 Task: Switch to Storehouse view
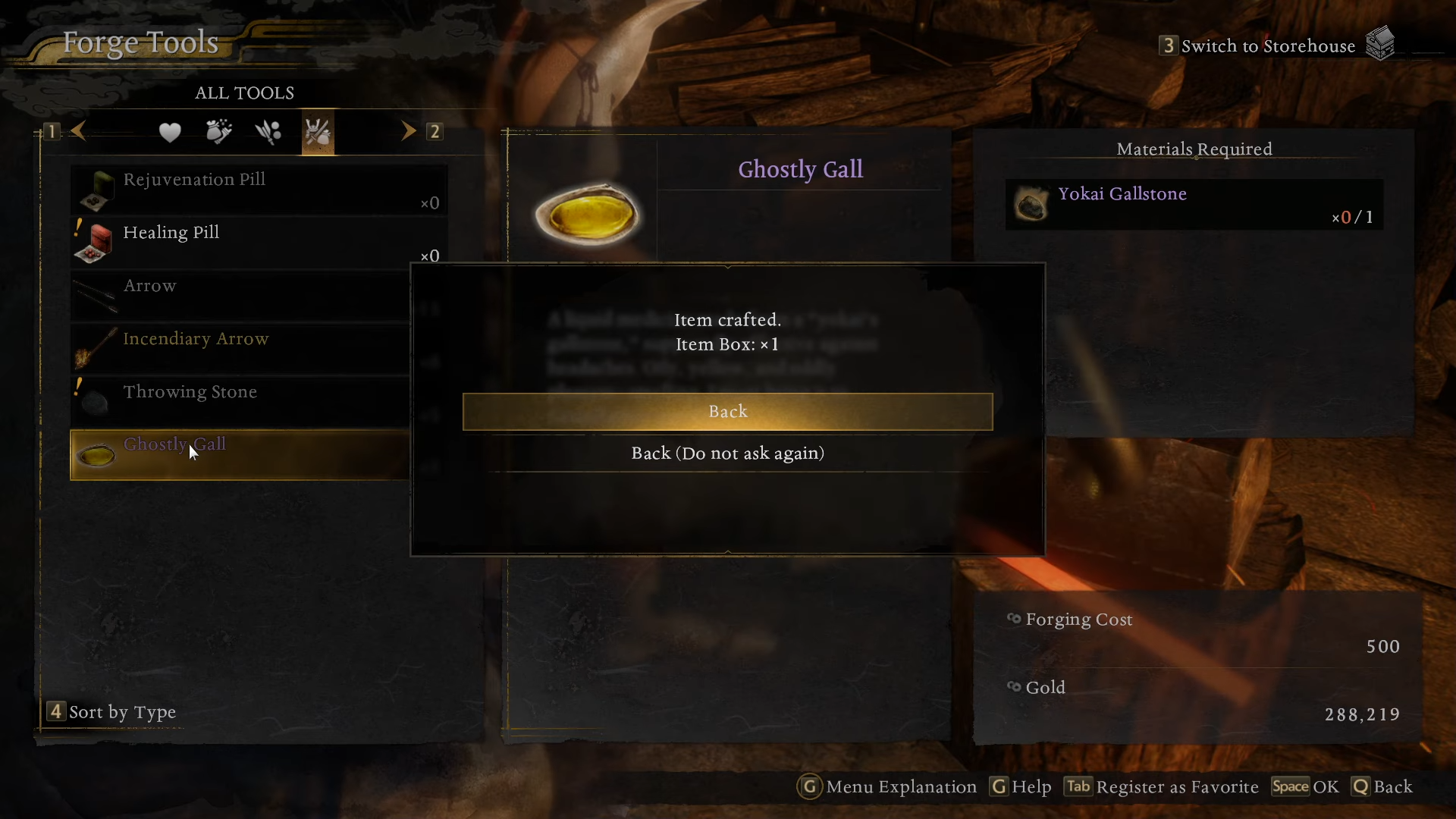(1268, 46)
